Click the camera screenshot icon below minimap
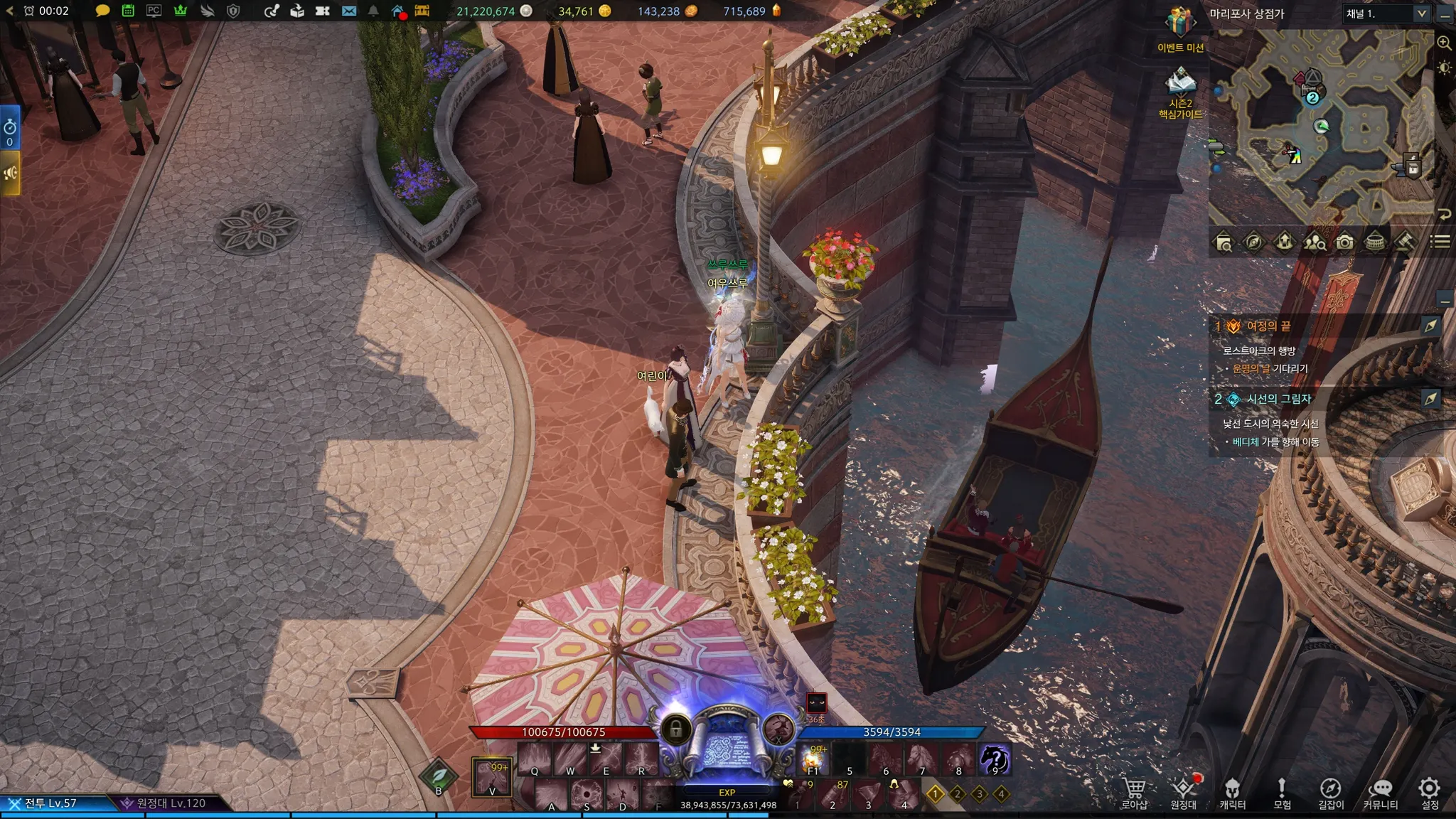Viewport: 1456px width, 819px height. click(1344, 242)
